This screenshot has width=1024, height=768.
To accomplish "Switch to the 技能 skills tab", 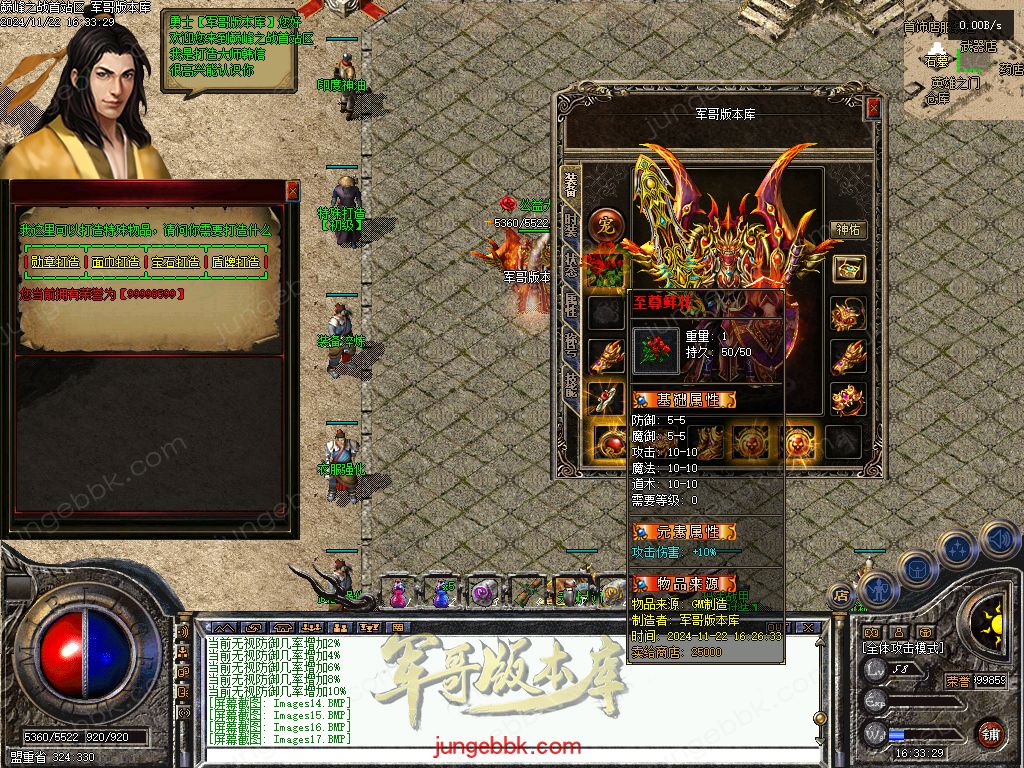I will (571, 387).
